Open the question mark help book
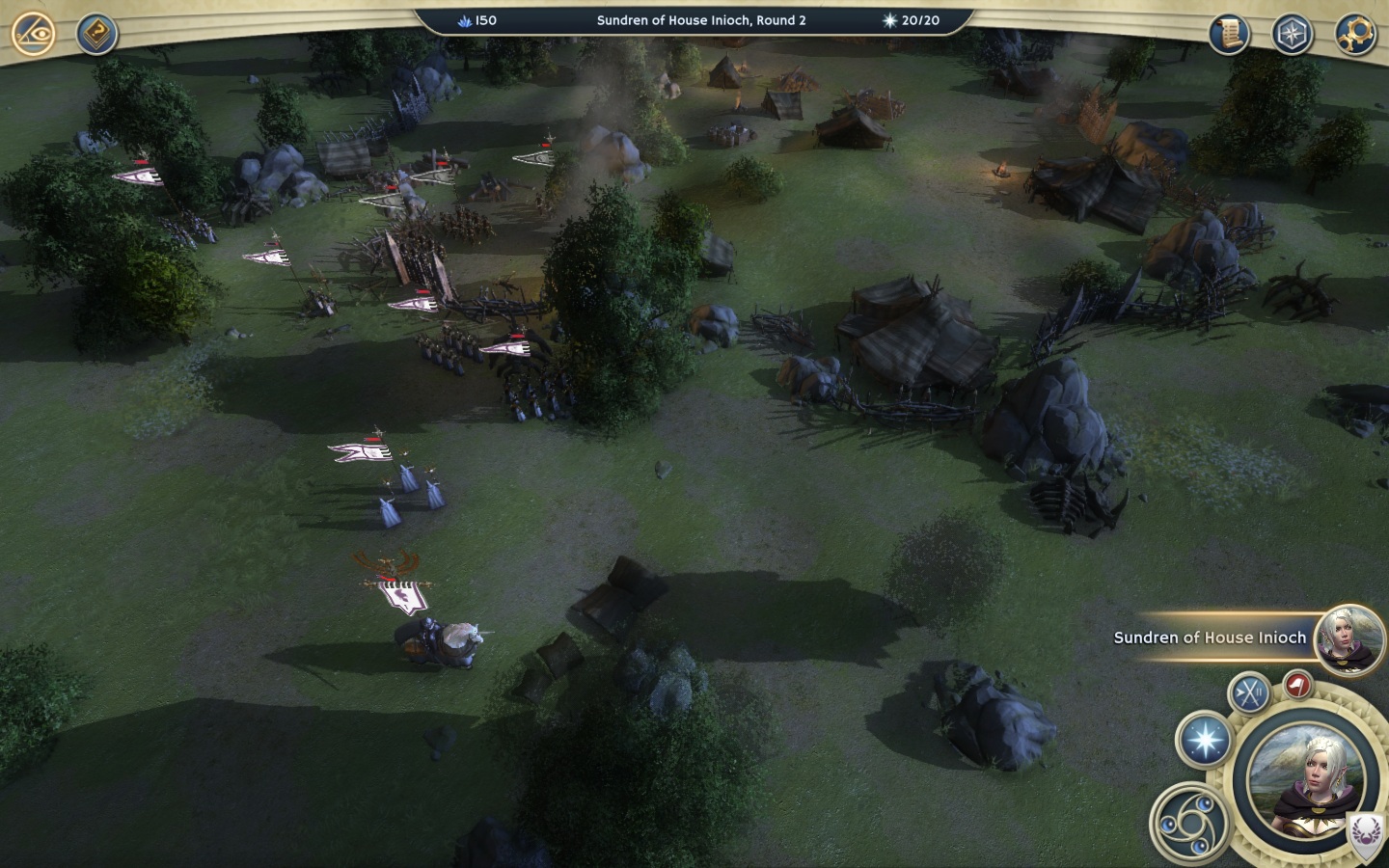Image resolution: width=1389 pixels, height=868 pixels. coord(96,35)
